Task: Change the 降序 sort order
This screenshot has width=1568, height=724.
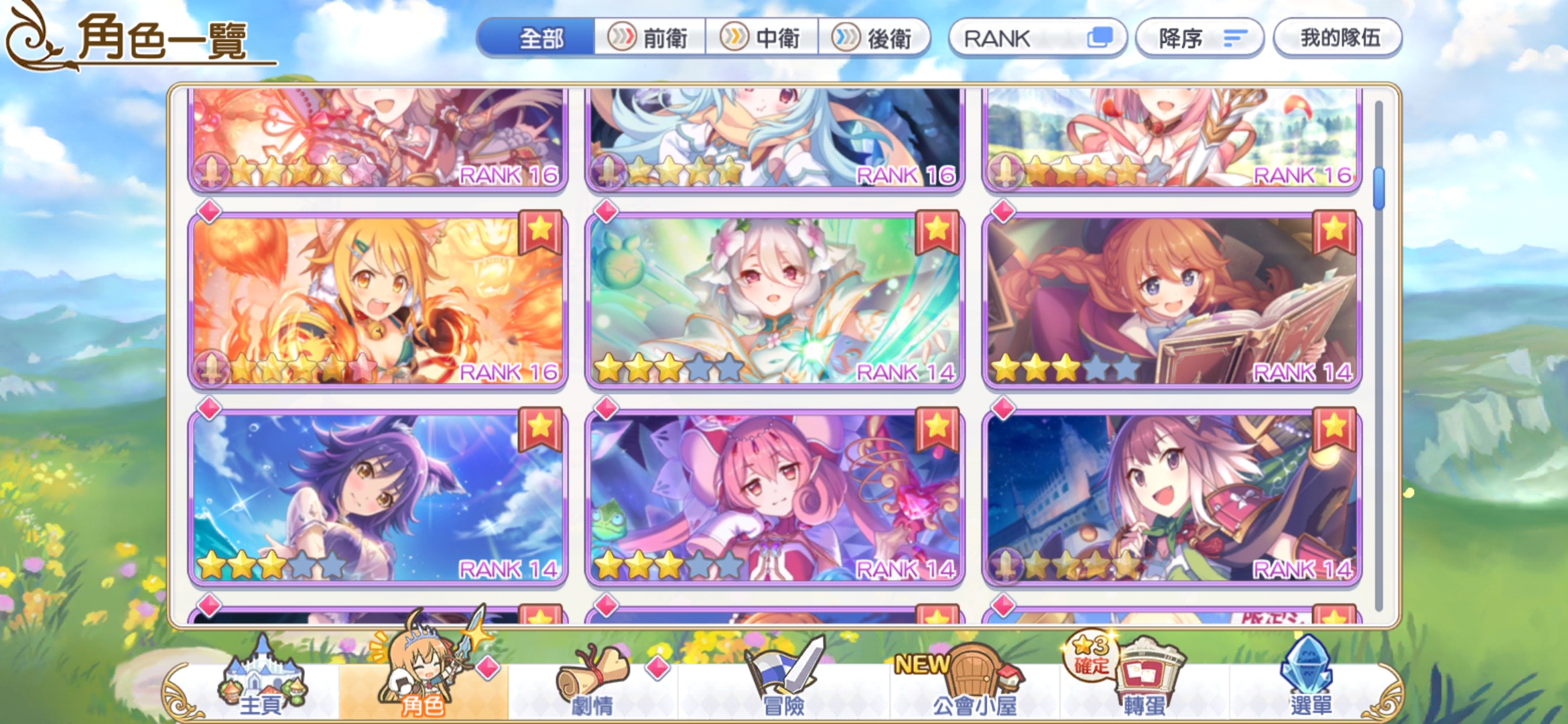Action: pos(1199,38)
